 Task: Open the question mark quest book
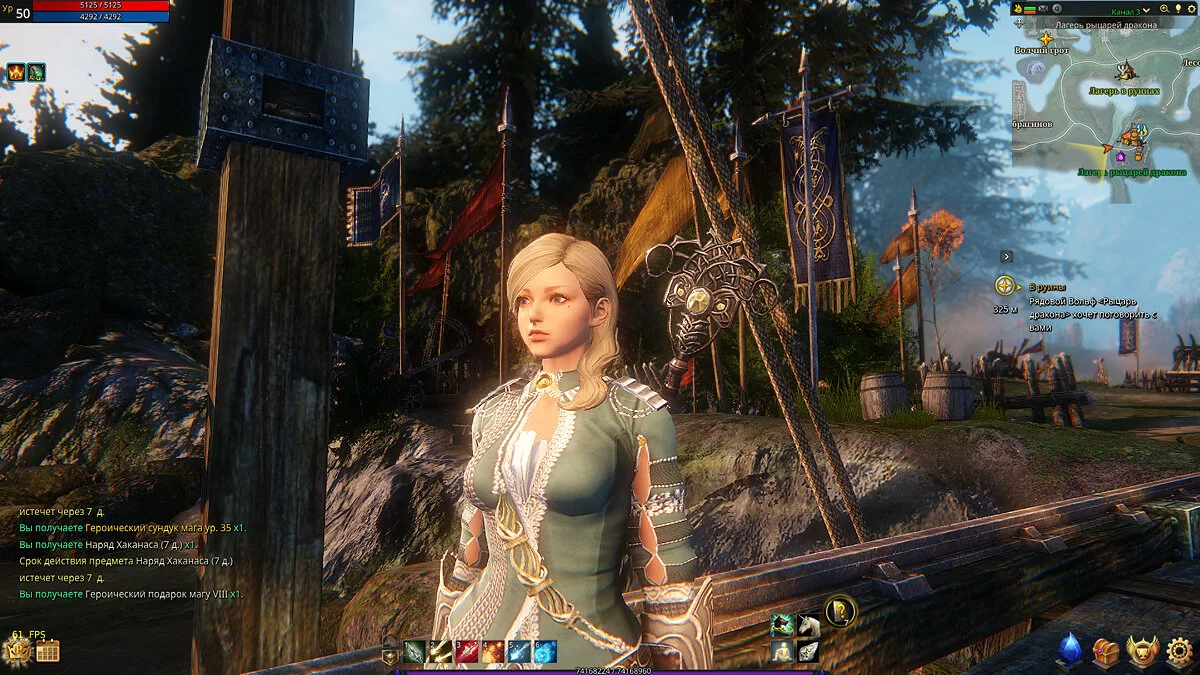click(840, 610)
